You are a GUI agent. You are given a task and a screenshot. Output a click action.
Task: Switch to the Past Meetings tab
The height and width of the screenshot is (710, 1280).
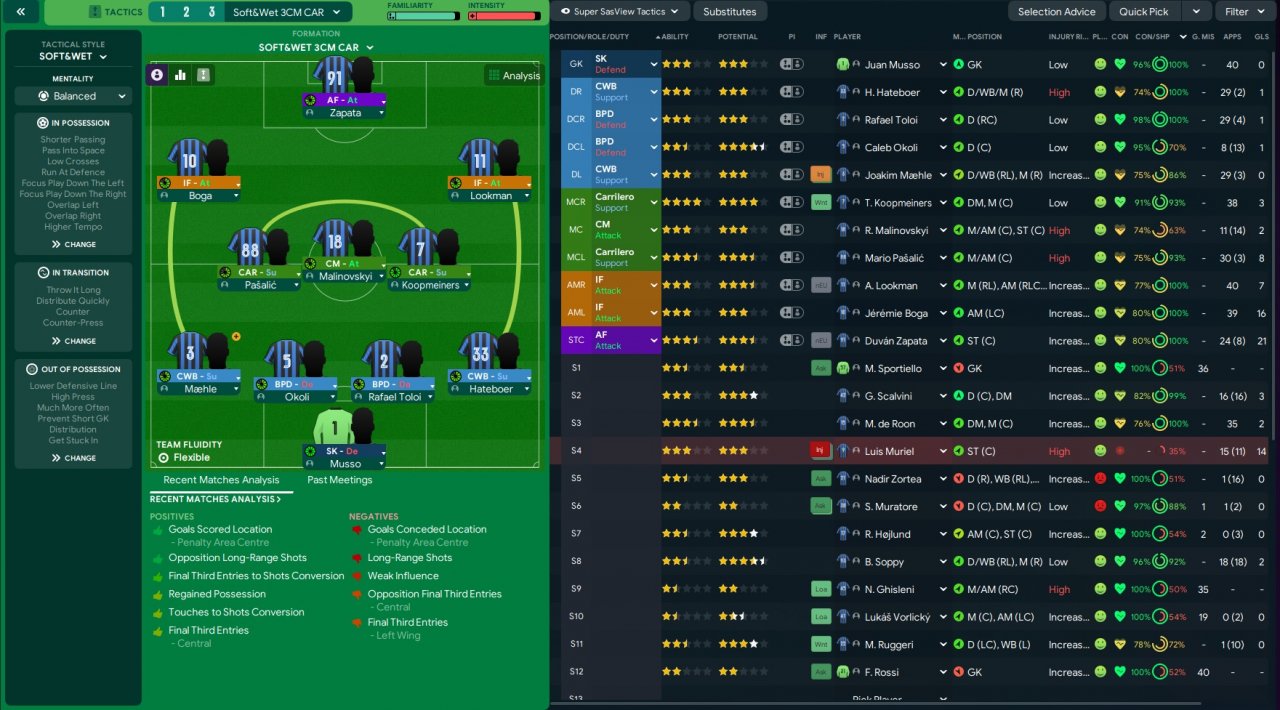339,480
